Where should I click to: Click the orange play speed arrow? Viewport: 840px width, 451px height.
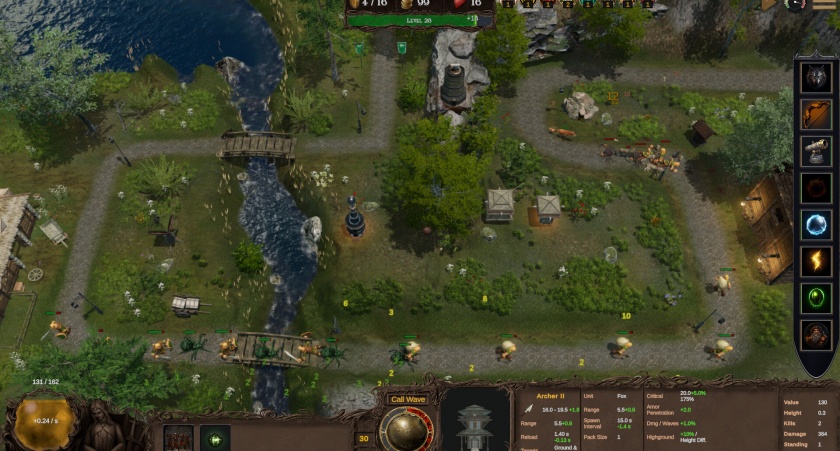tap(769, 4)
